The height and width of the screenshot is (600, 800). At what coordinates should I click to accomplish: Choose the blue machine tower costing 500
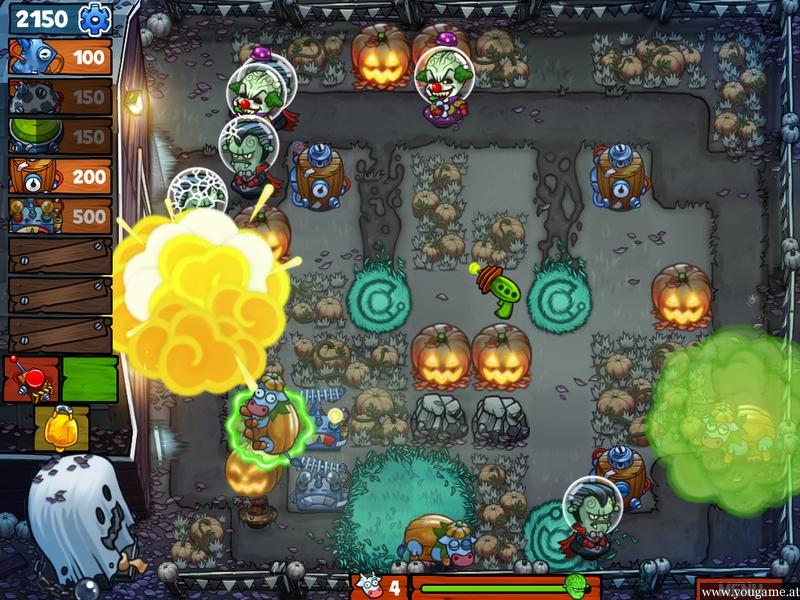coord(60,216)
